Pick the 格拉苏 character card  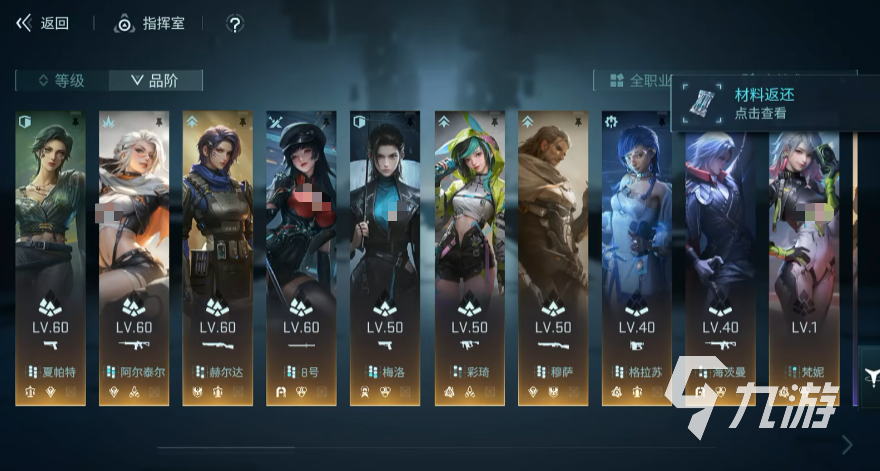[x=637, y=258]
